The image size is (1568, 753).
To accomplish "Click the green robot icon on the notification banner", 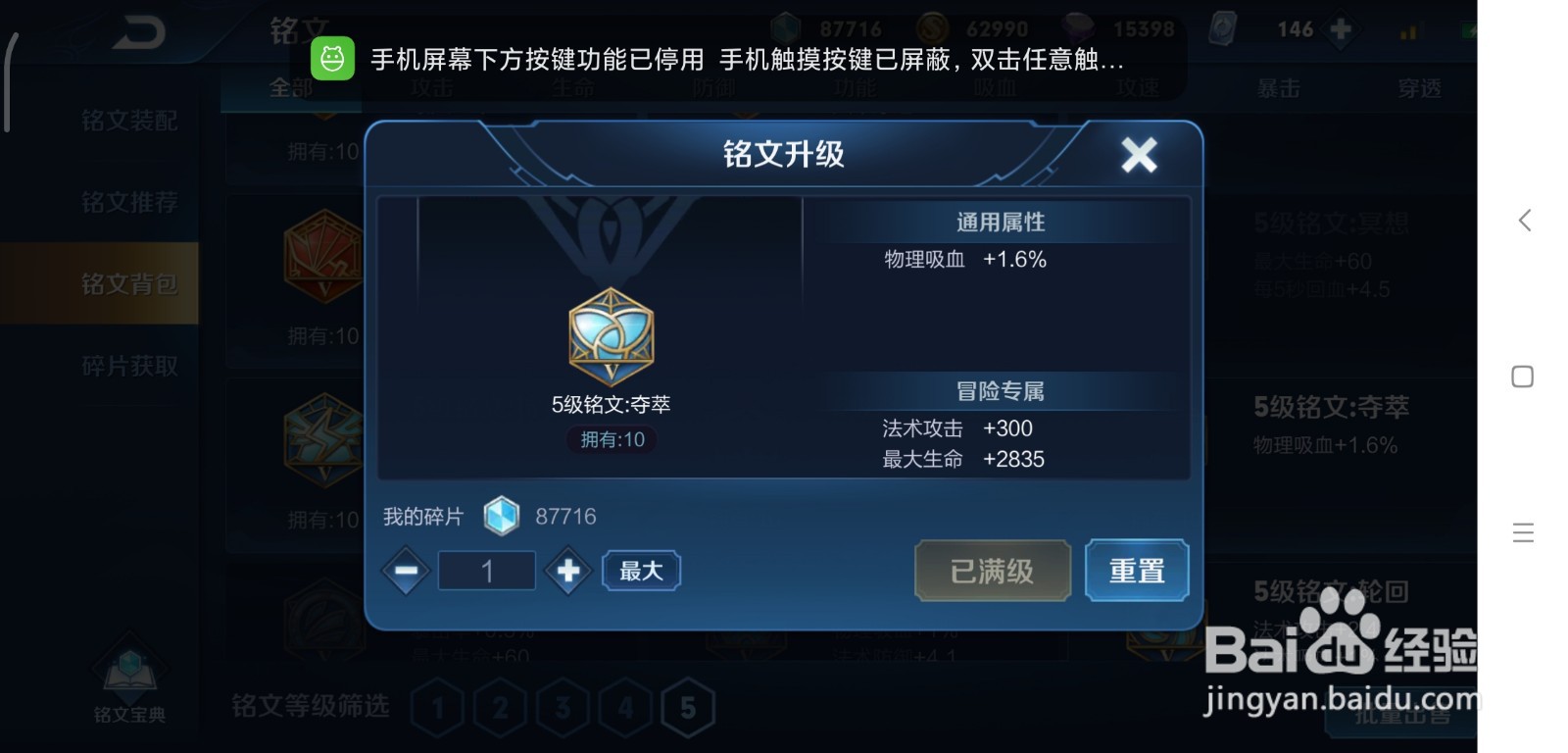I will pos(333,59).
